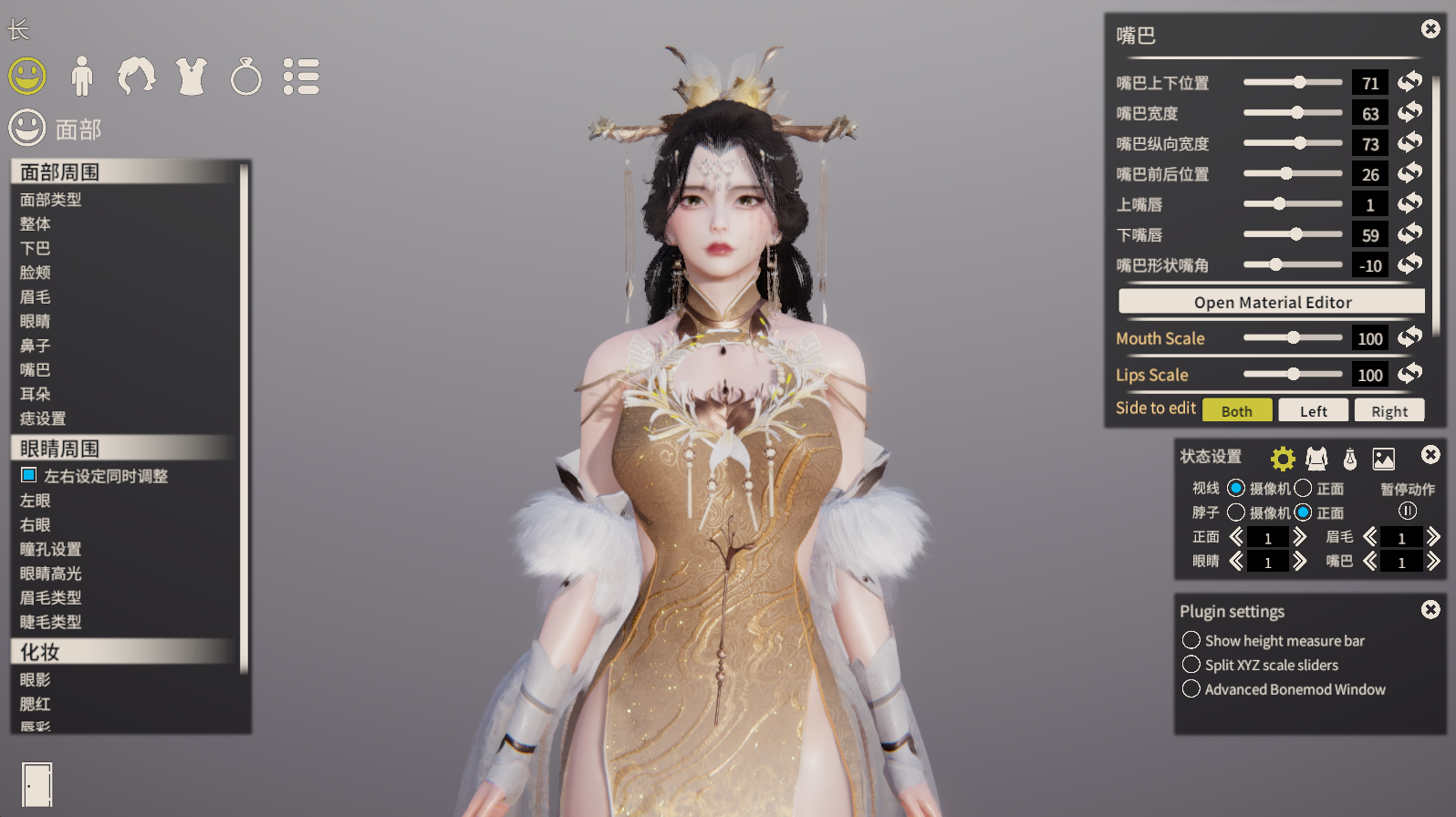Viewport: 1456px width, 817px height.
Task: Click the Open Material Editor button
Action: tap(1272, 302)
